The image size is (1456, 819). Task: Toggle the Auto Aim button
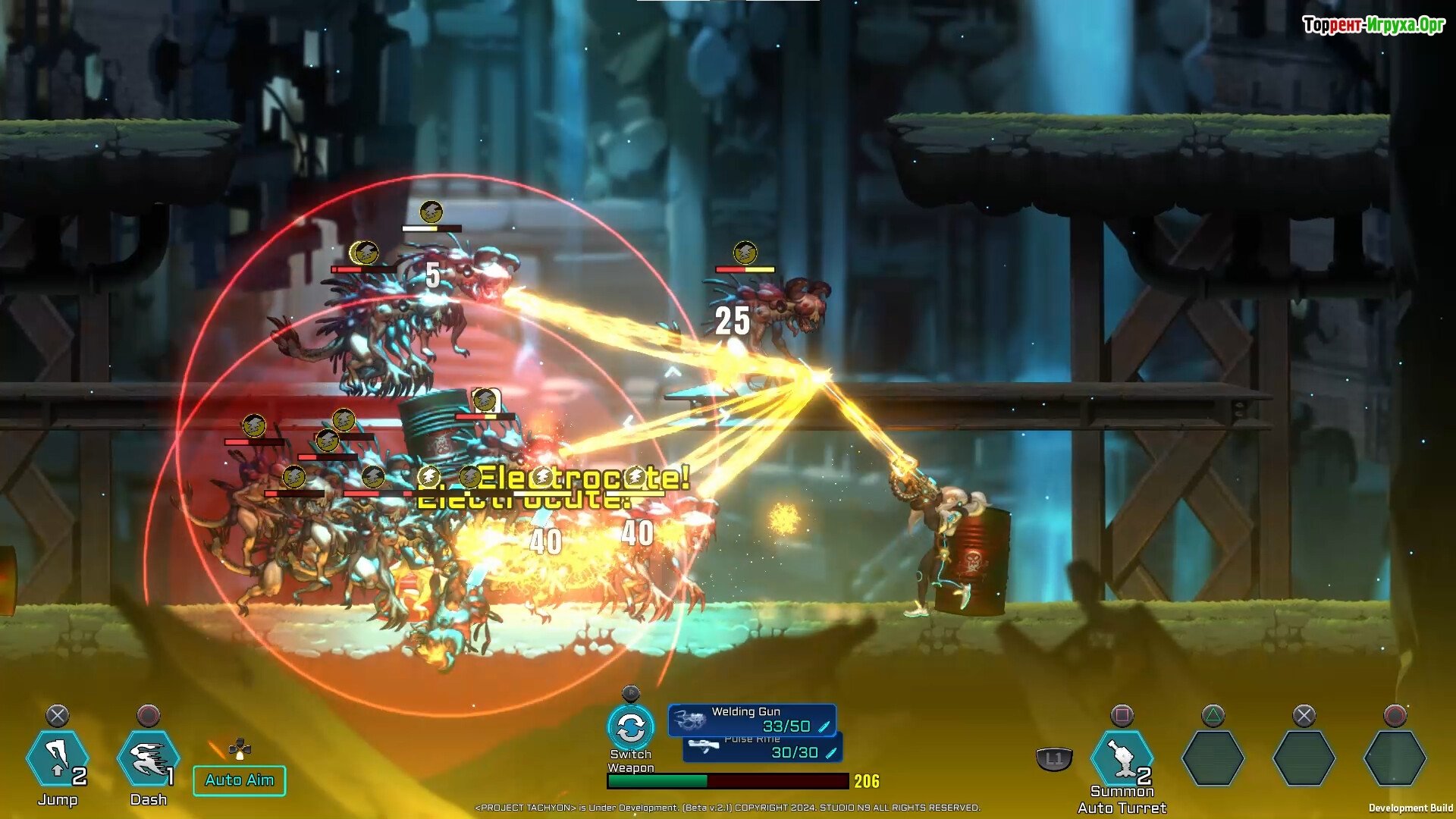240,780
